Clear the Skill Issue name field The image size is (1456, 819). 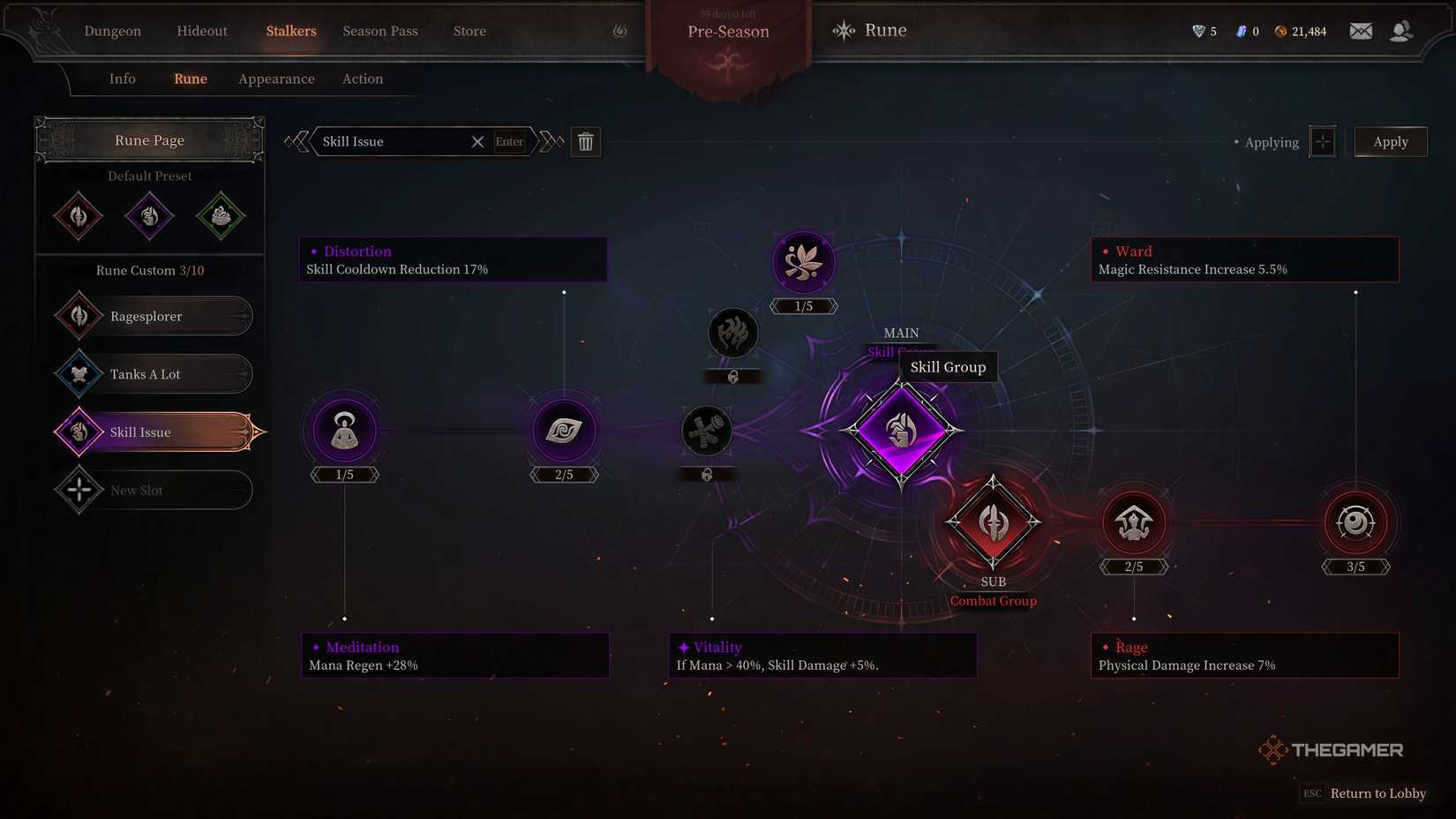477,141
